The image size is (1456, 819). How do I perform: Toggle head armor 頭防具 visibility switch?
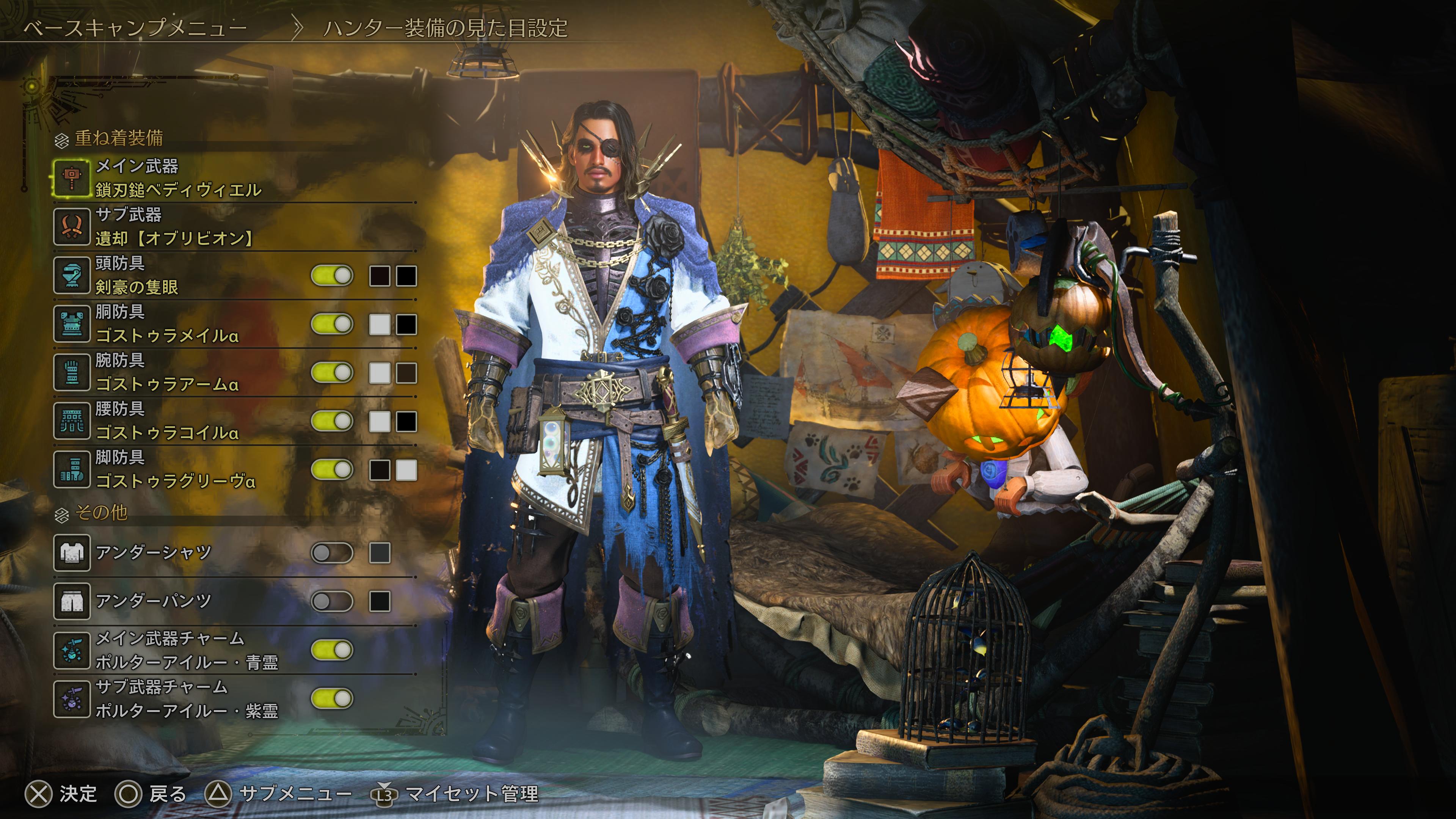pos(333,276)
